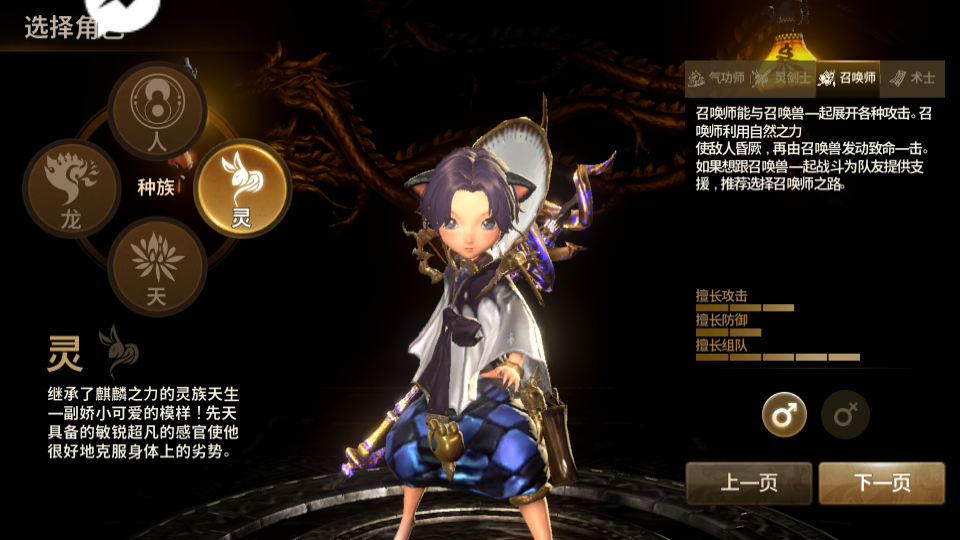Pick the 灵 (Spirit) race emblem

pyautogui.click(x=242, y=187)
